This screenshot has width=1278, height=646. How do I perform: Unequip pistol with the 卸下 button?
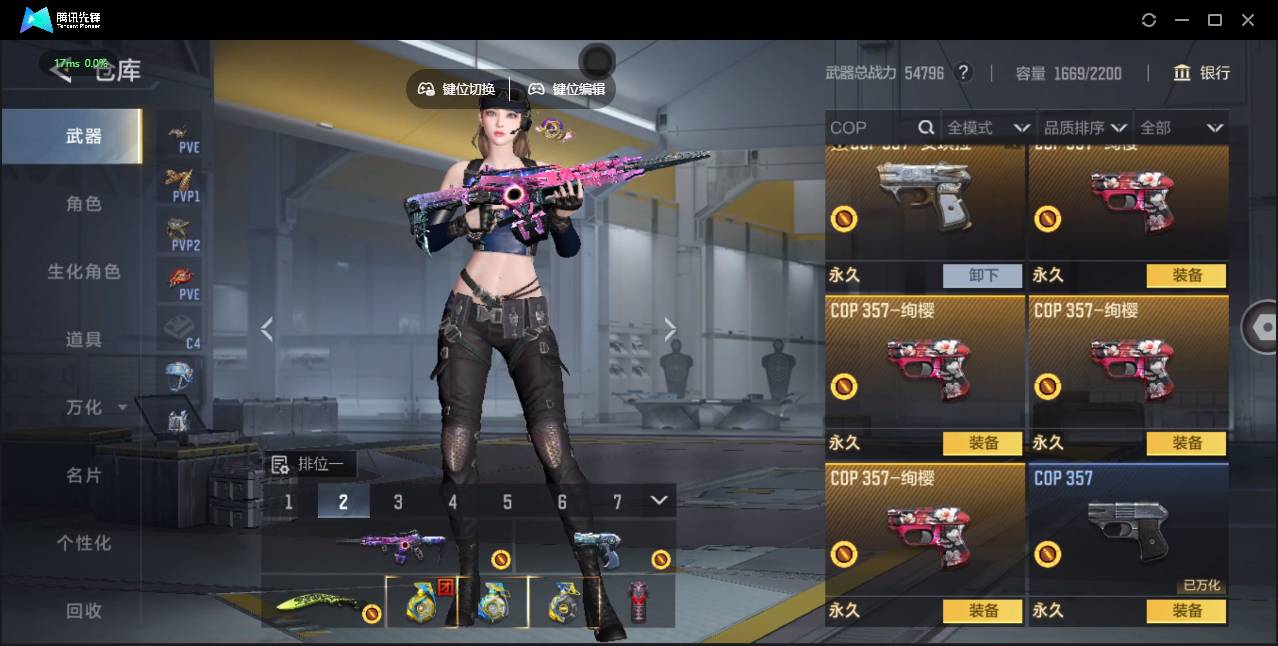point(983,275)
